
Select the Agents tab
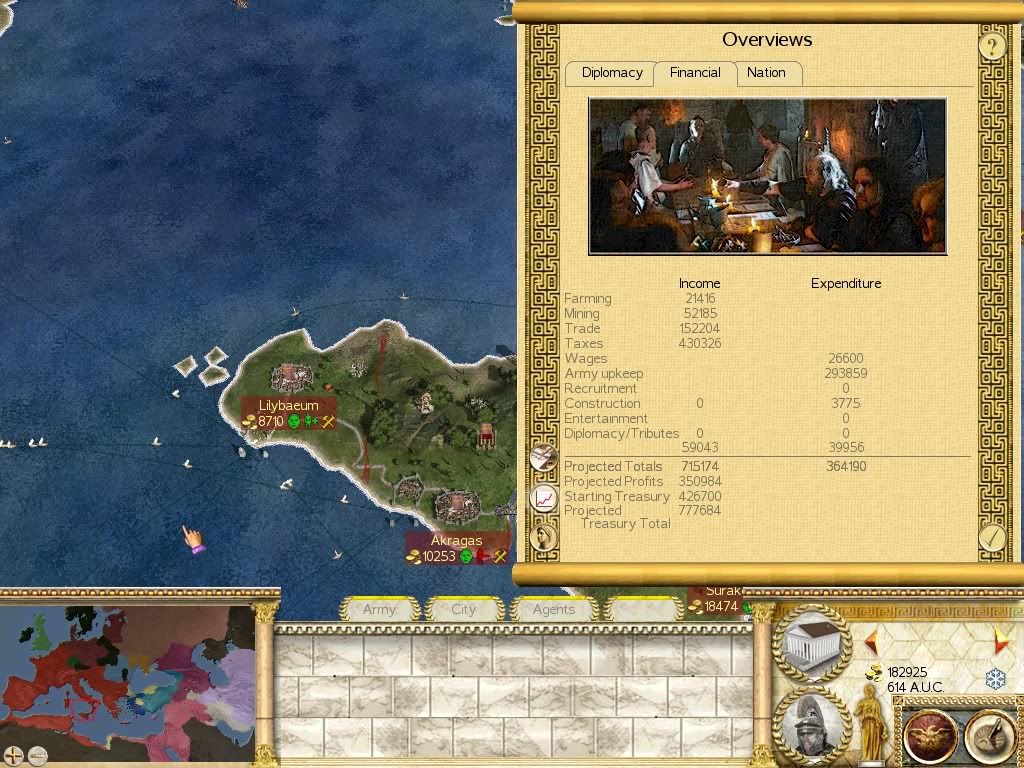[x=553, y=609]
